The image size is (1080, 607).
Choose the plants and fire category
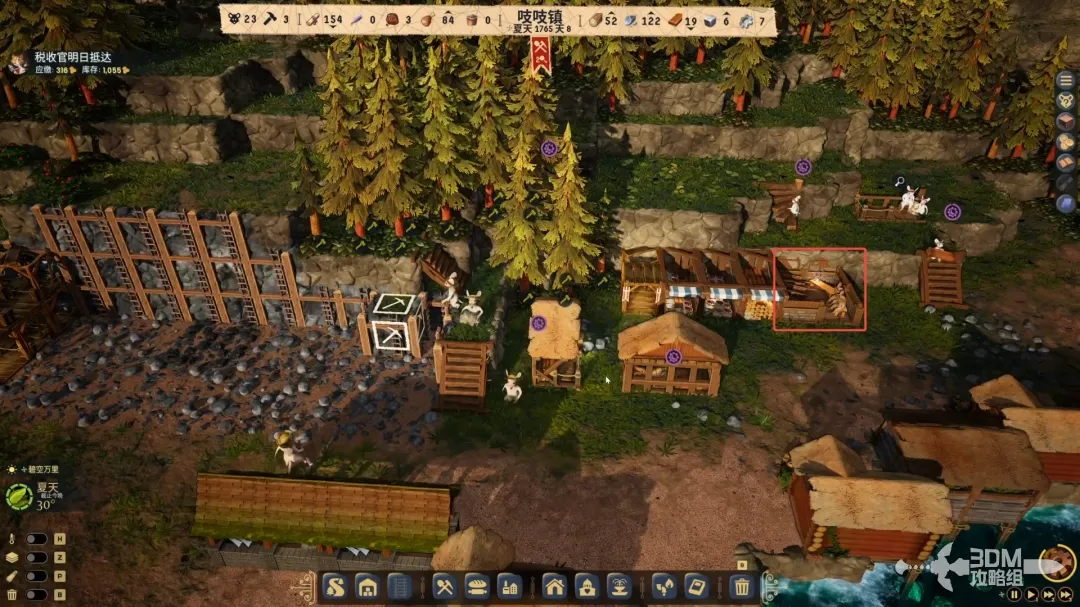[x=664, y=587]
